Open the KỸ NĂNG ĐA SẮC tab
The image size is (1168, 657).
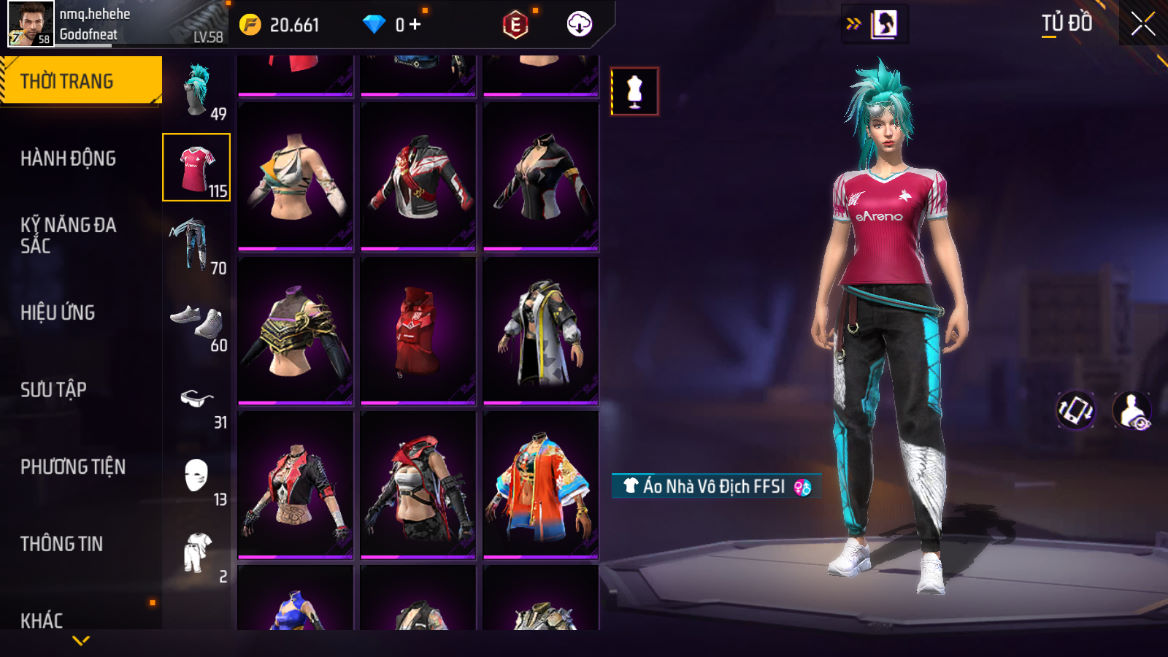point(68,235)
